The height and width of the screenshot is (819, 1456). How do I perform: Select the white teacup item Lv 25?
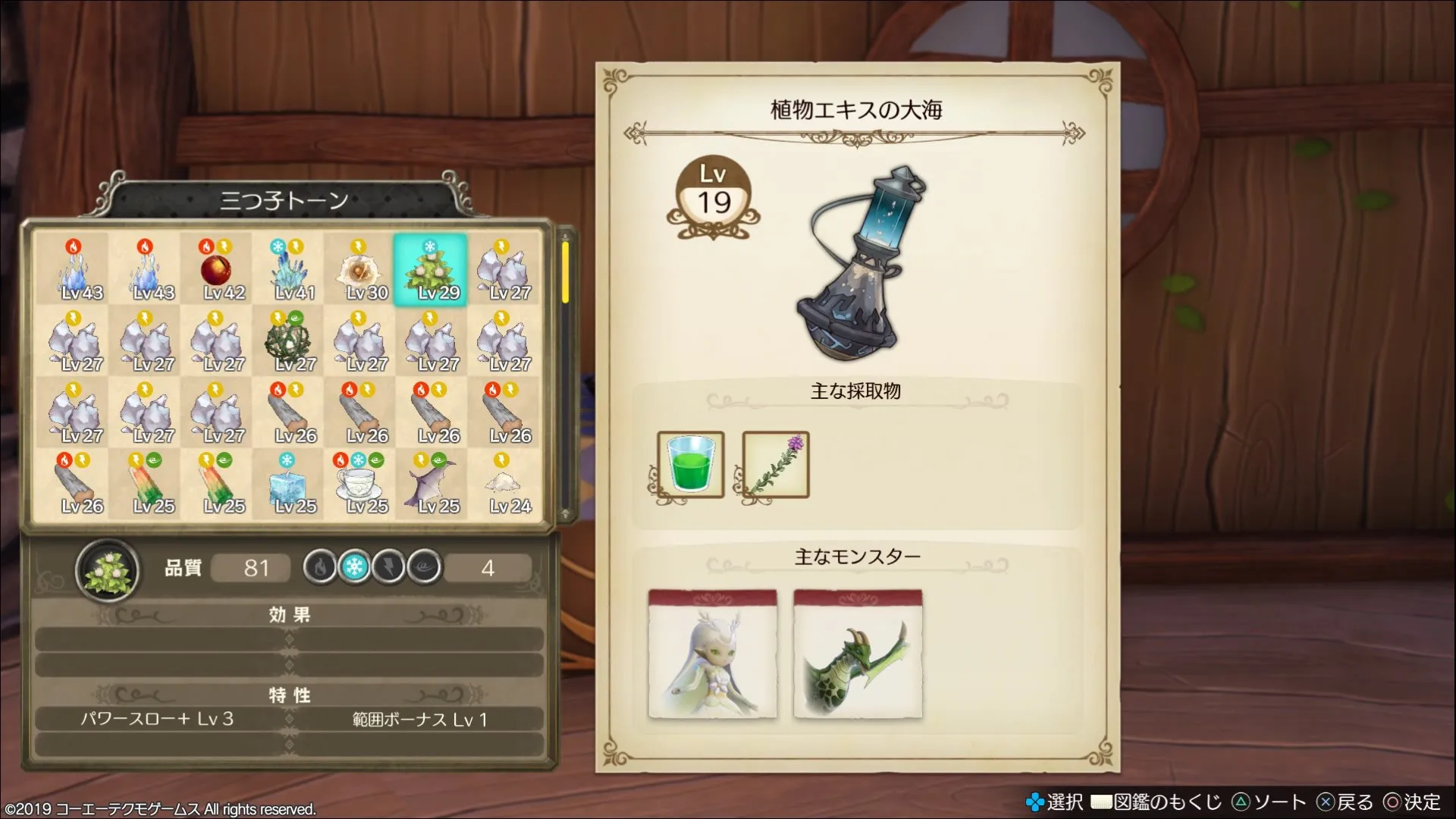pyautogui.click(x=359, y=484)
